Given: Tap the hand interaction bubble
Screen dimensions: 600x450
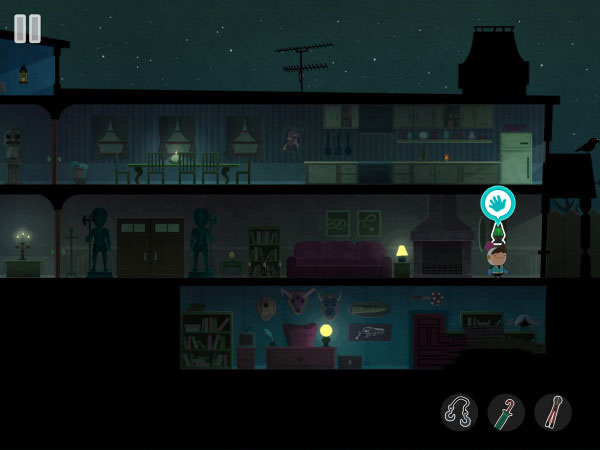Looking at the screenshot, I should click(x=497, y=203).
